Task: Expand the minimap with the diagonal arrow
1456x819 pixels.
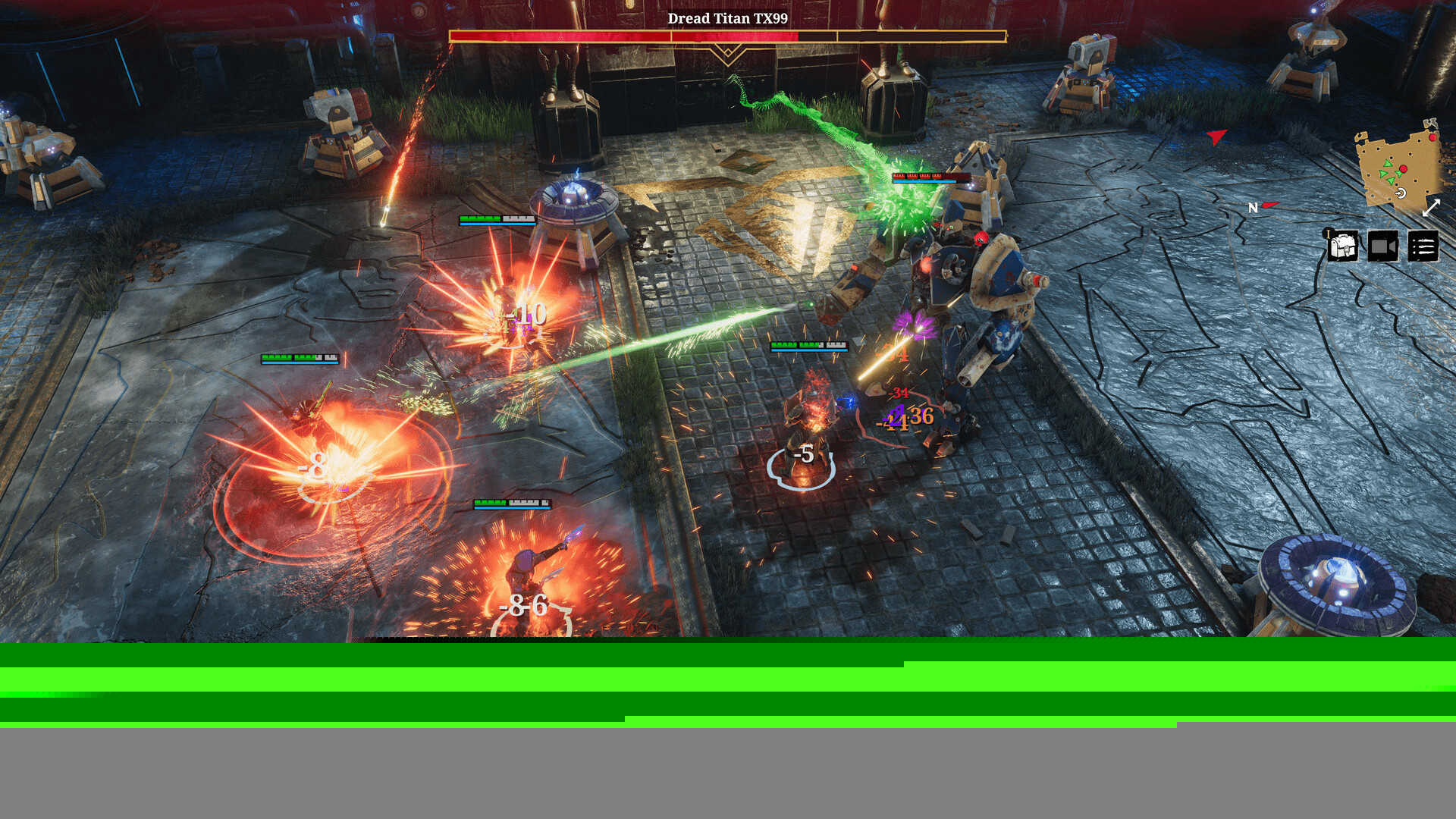Action: pos(1431,208)
